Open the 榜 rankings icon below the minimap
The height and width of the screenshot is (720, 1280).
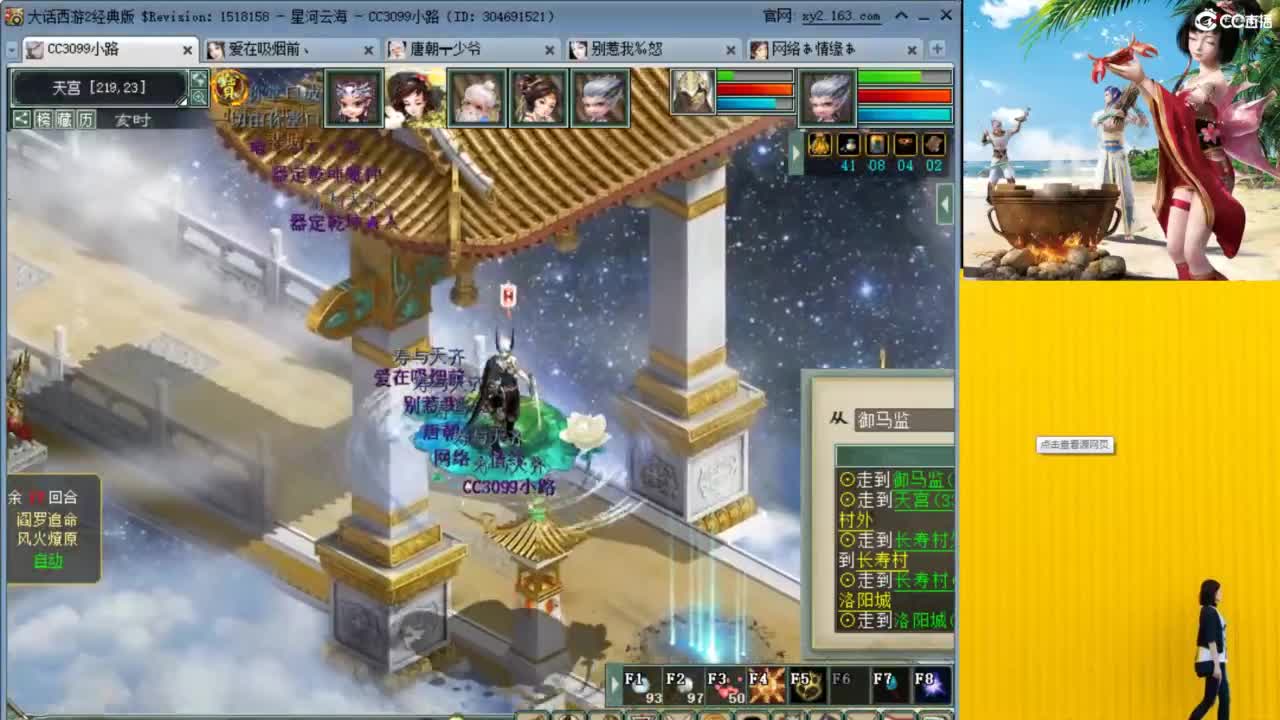[42, 118]
